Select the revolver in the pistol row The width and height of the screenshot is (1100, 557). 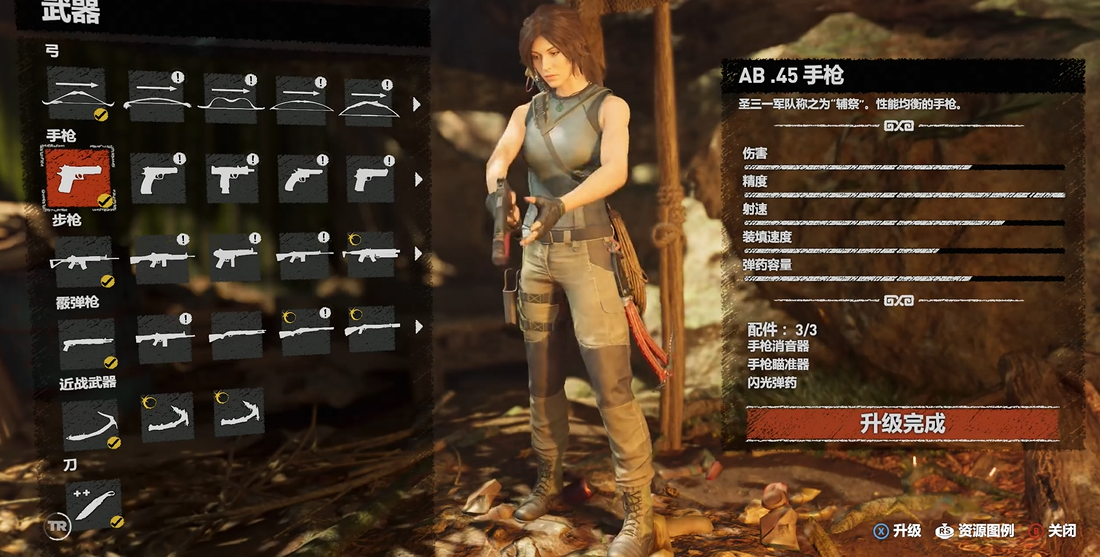pyautogui.click(x=303, y=179)
